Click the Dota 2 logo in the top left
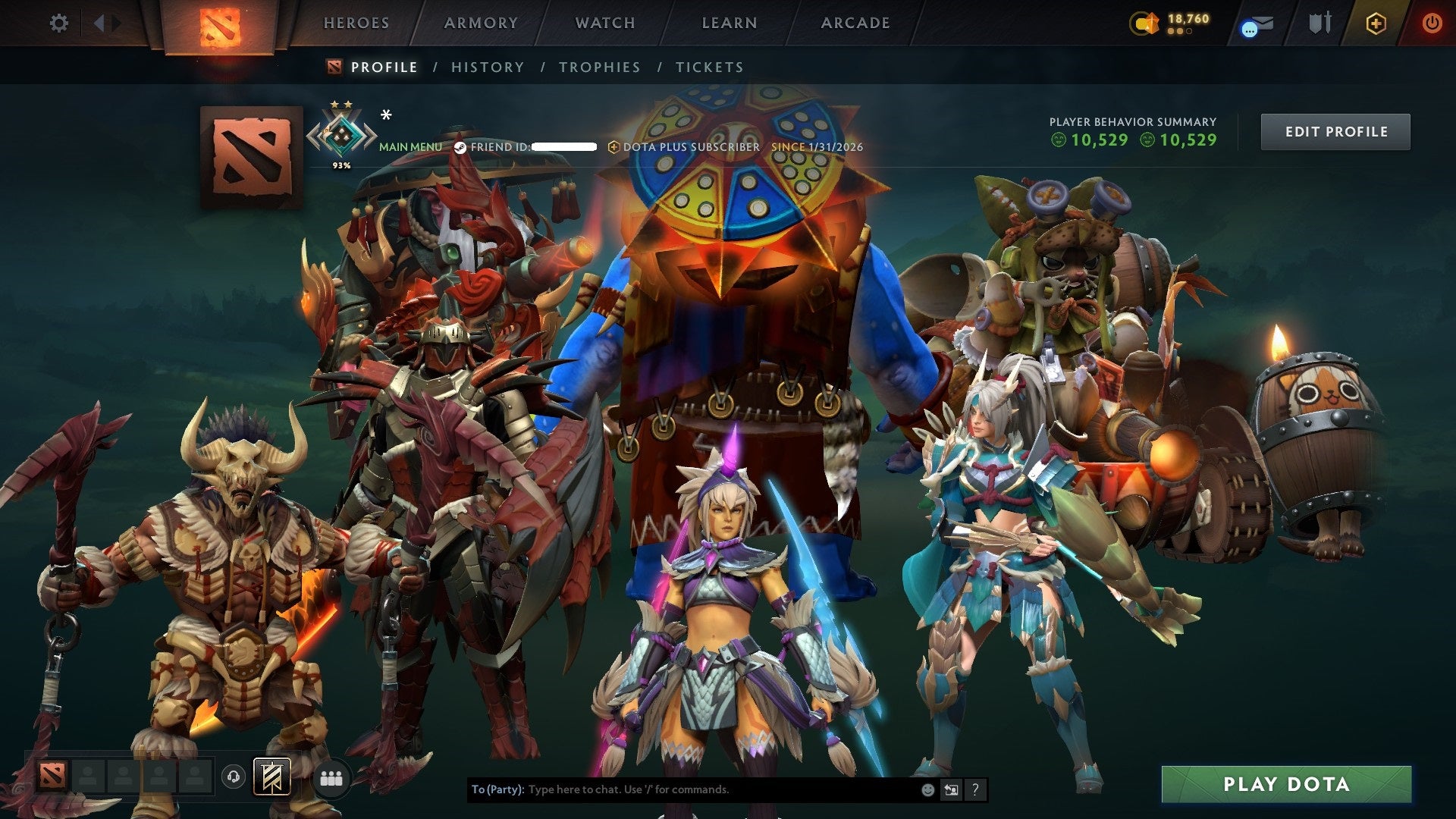 click(x=219, y=23)
